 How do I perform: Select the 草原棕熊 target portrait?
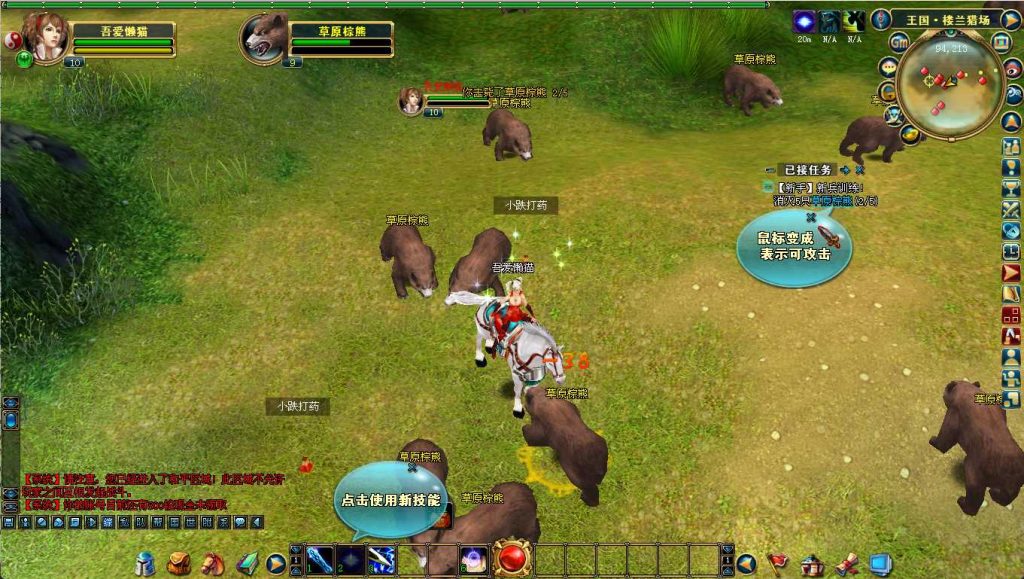pyautogui.click(x=263, y=37)
